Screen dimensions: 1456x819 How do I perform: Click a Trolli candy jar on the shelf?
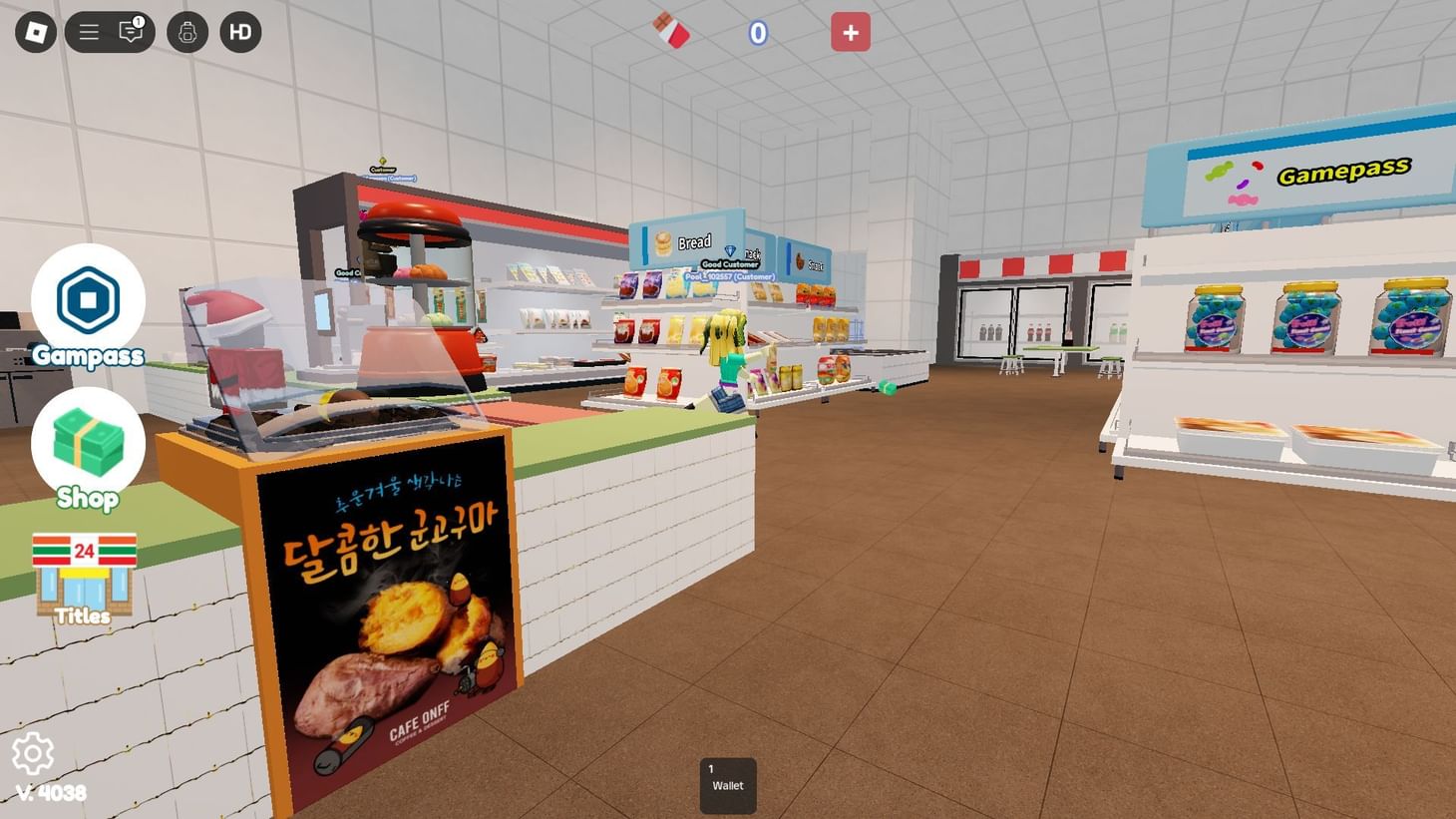coord(1307,319)
